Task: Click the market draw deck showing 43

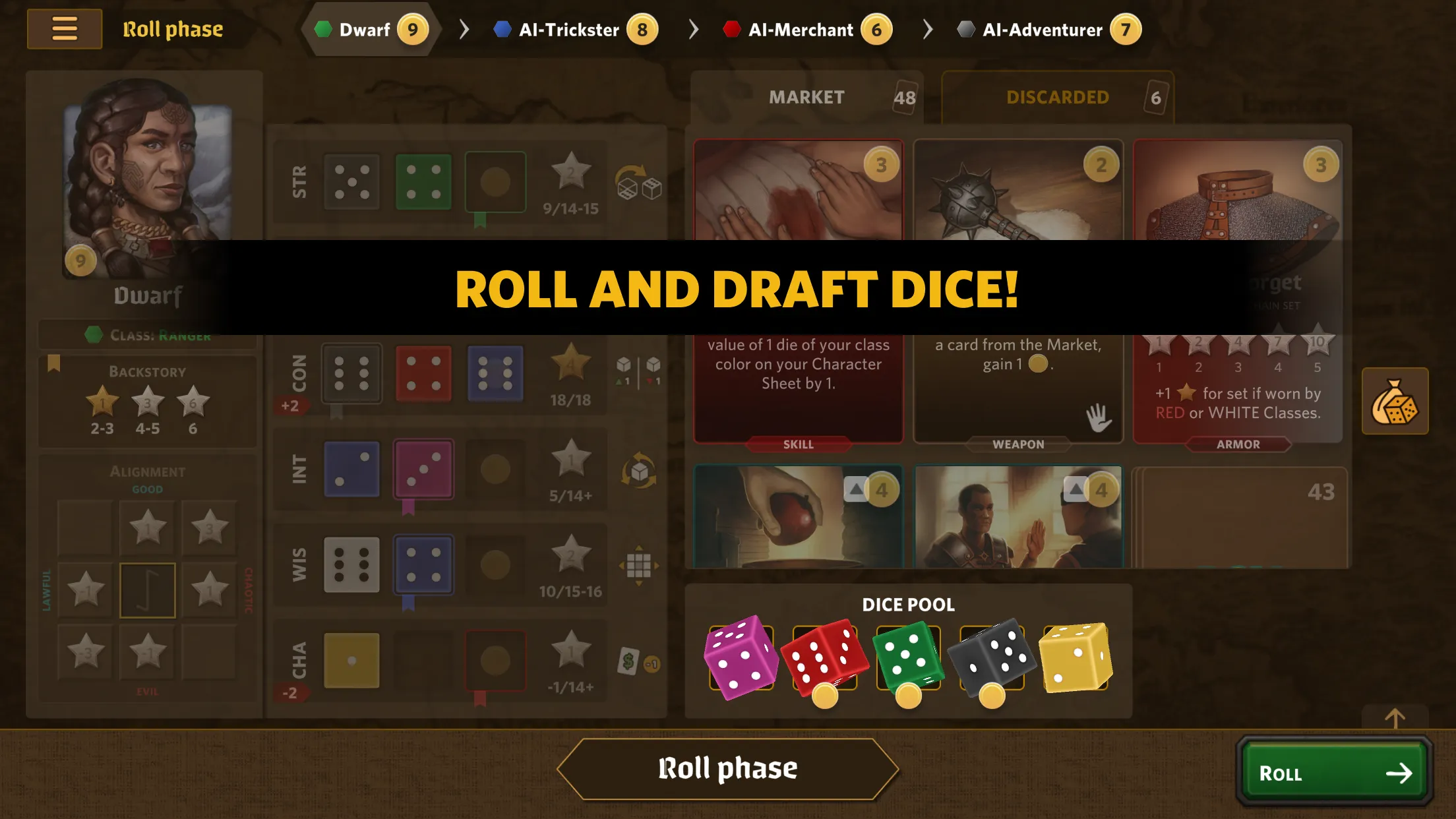Action: 1238,516
